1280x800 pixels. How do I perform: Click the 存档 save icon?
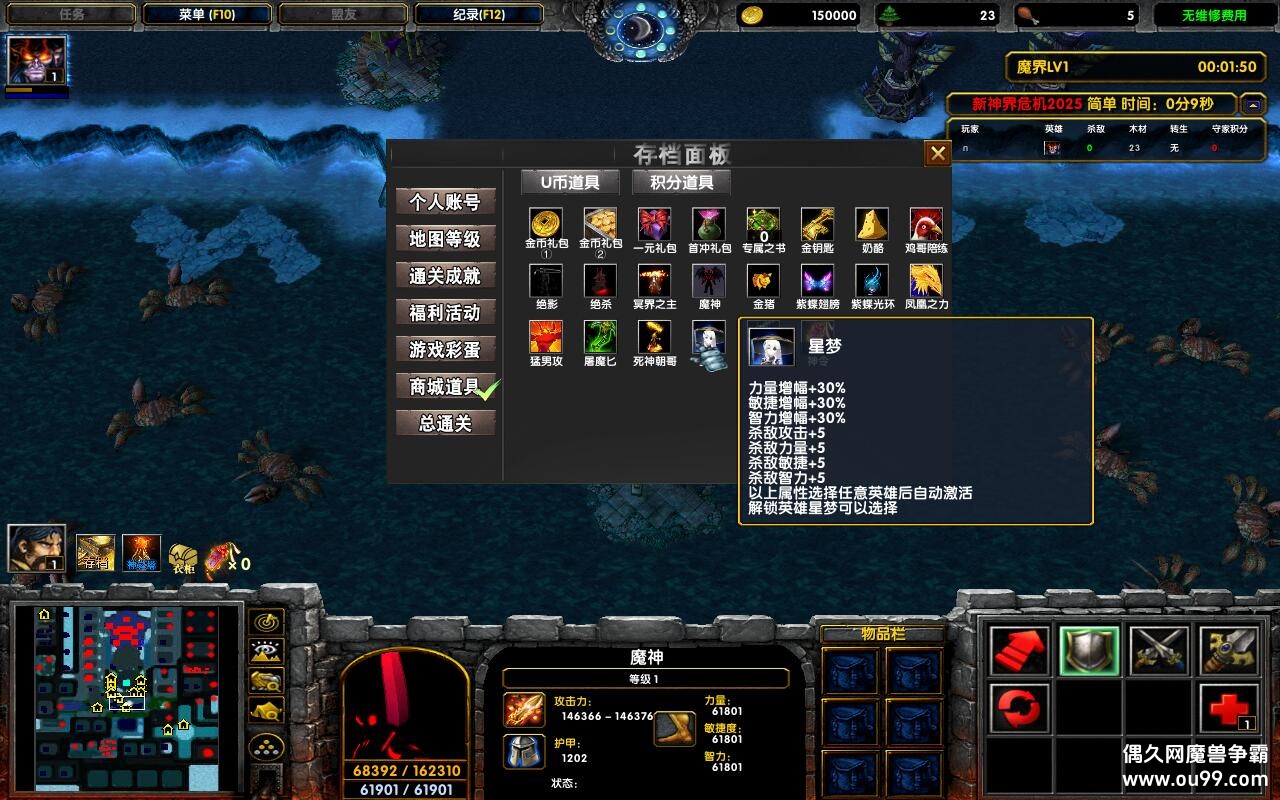(96, 553)
